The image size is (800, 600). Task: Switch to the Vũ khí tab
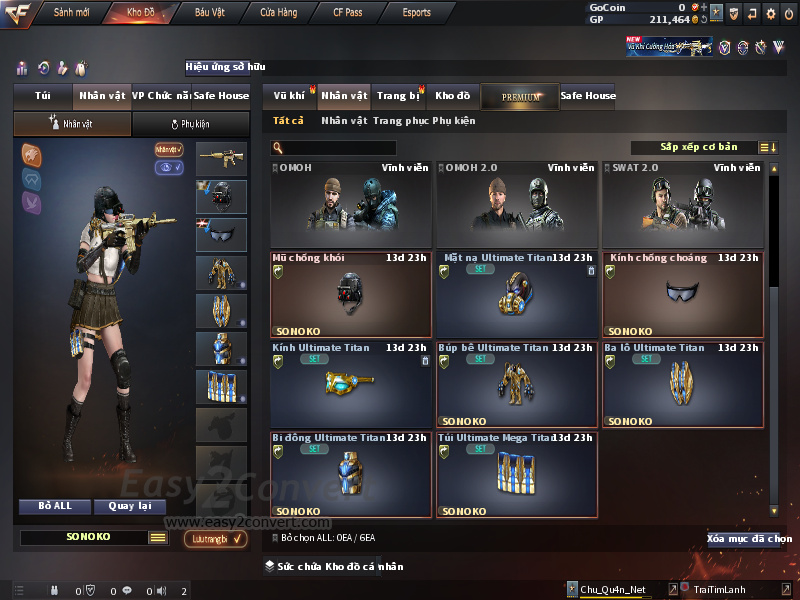[289, 96]
